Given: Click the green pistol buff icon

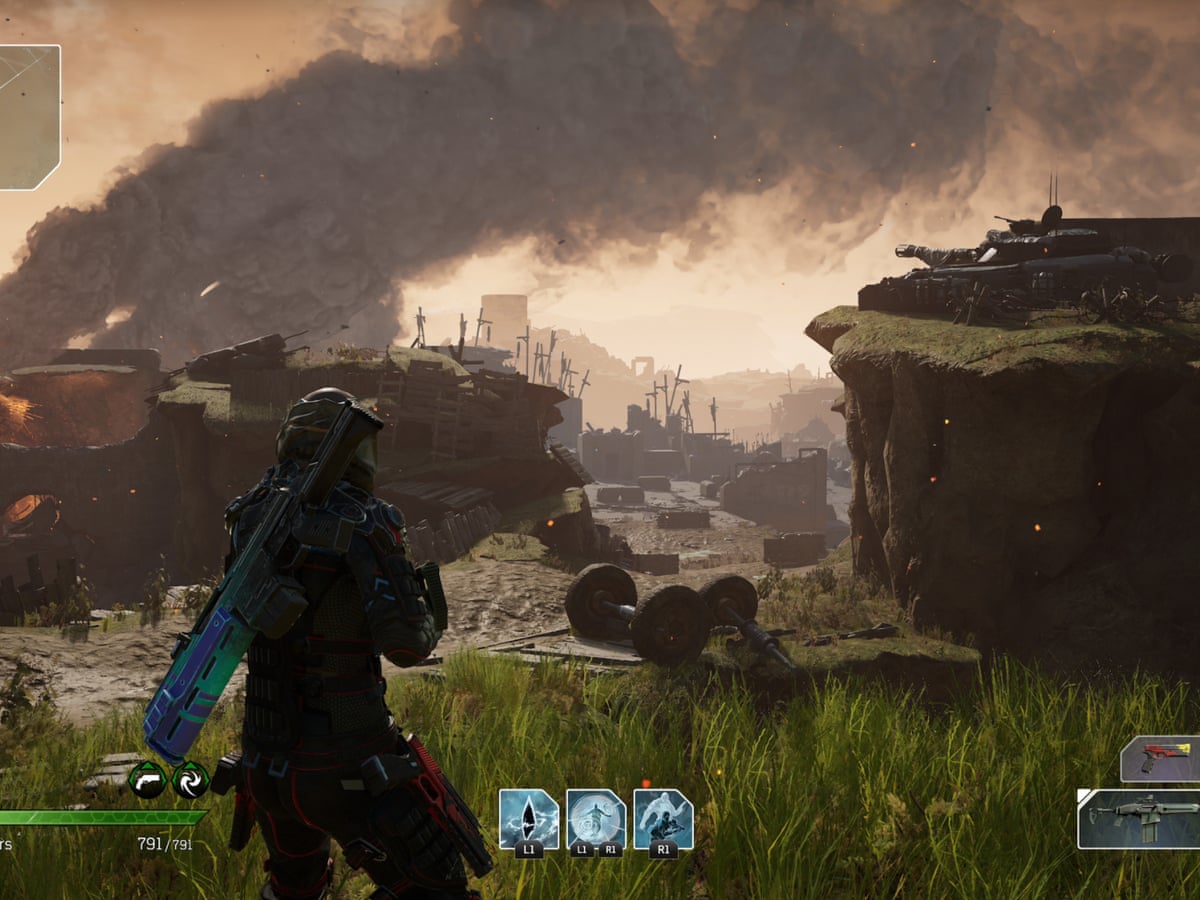Looking at the screenshot, I should (147, 779).
